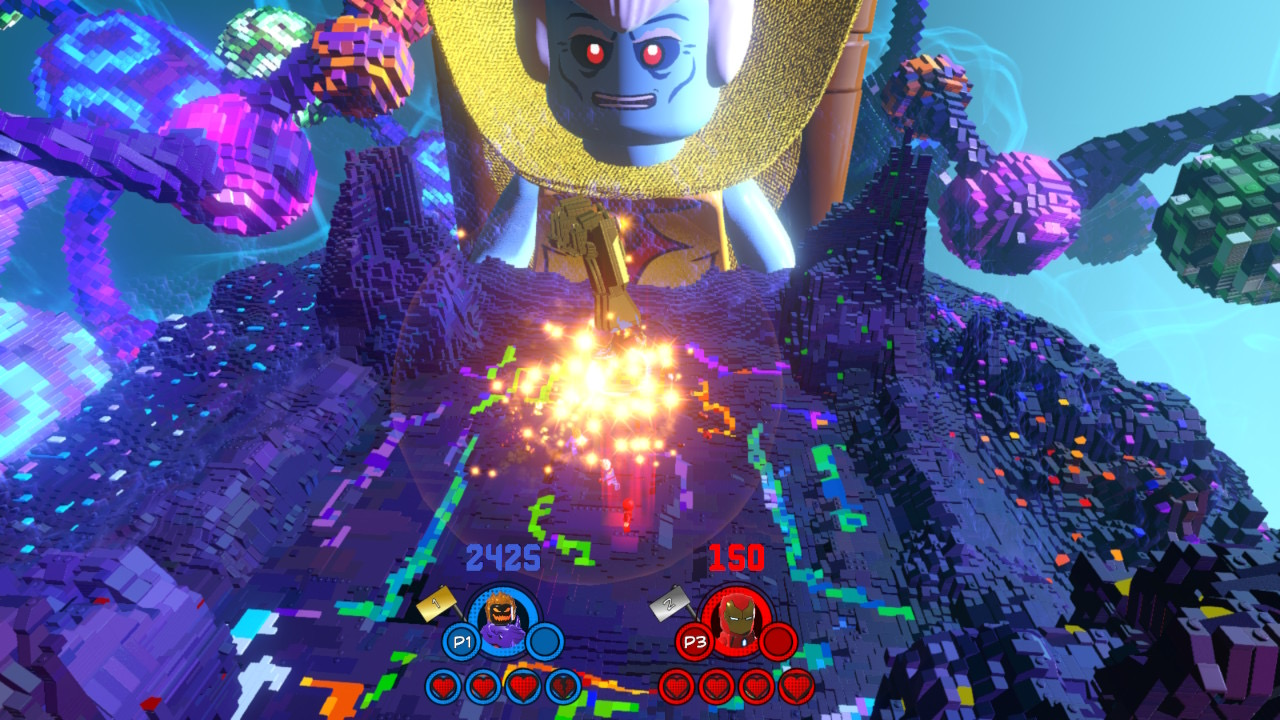Switch to Player 1's HUD section
Viewport: 1280px width, 720px height.
point(460,640)
